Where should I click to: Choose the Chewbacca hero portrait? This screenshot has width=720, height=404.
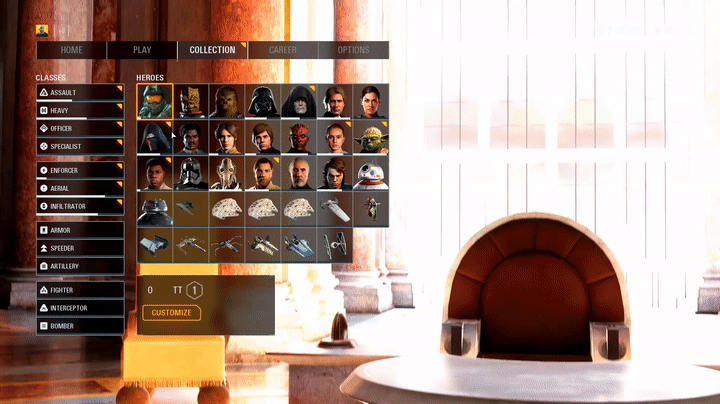click(226, 101)
